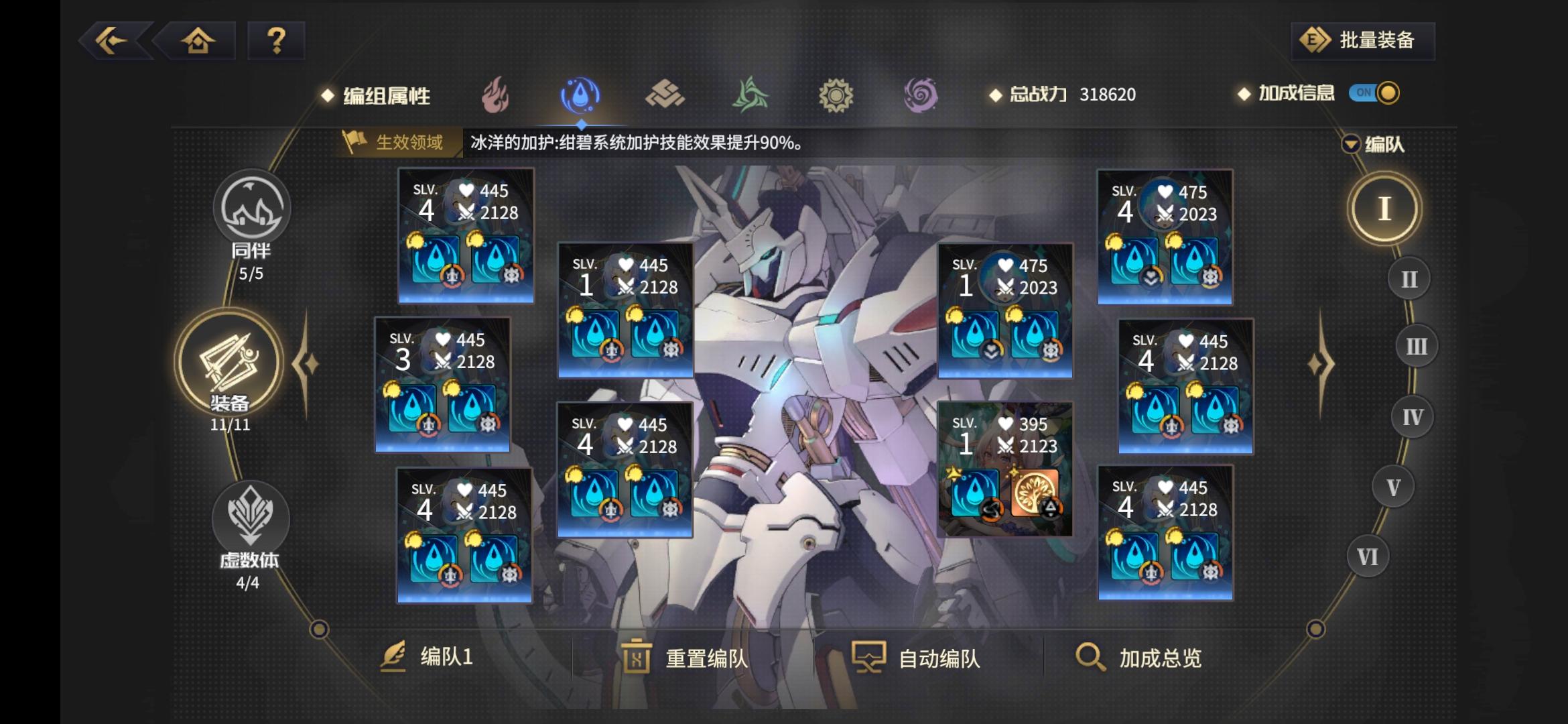This screenshot has width=1568, height=724.
Task: Select the fire element tab icon
Action: tap(496, 95)
